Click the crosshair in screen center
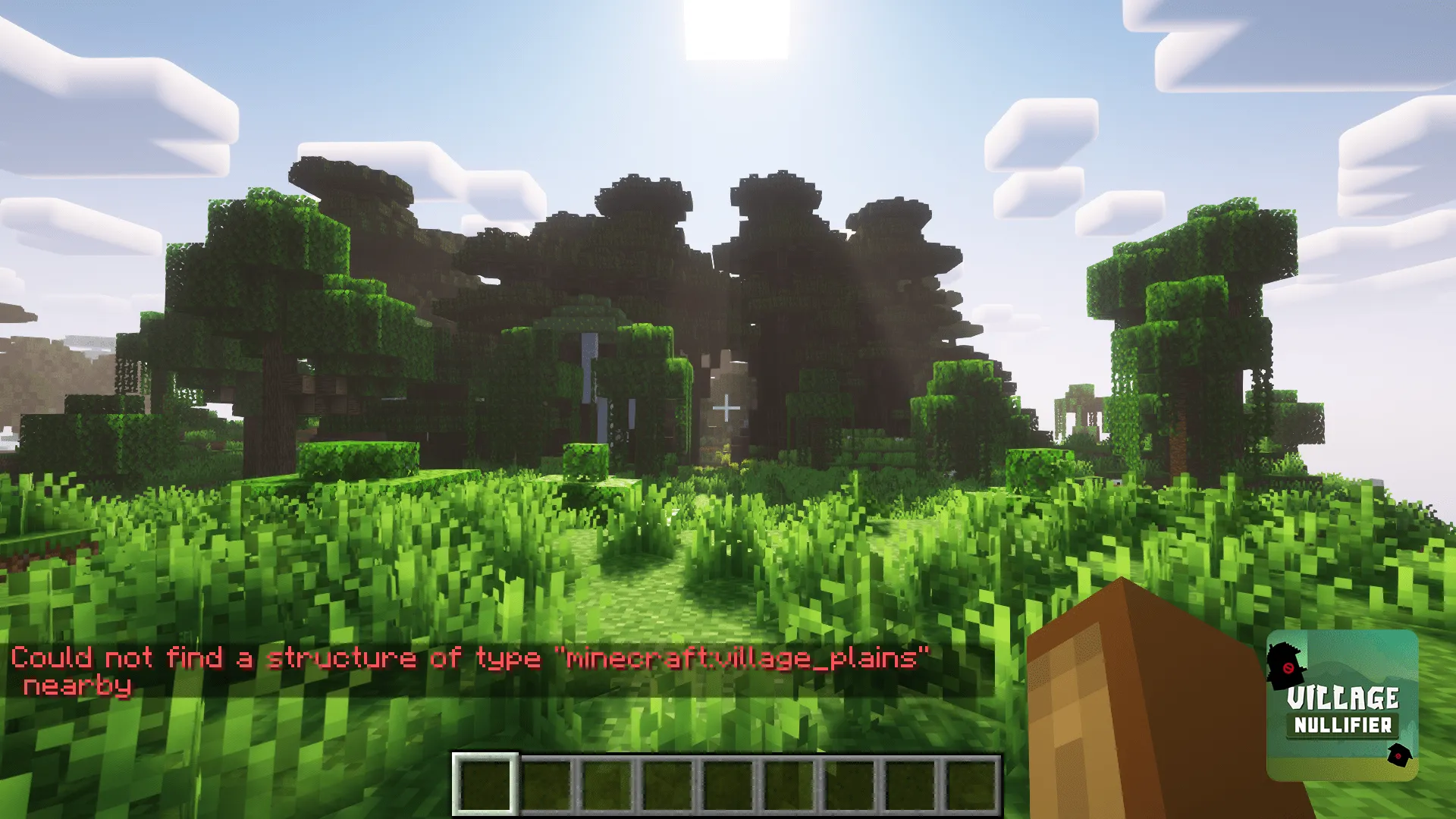The image size is (1456, 819). 728,406
